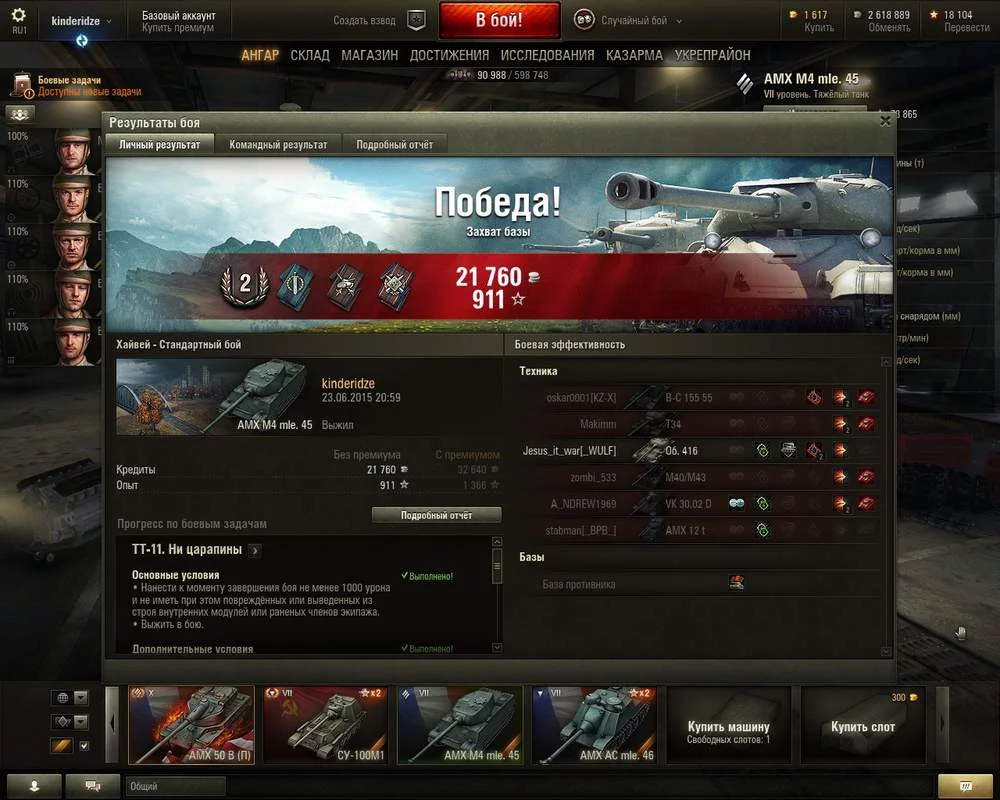Open the Случайный бой battle type dropdown
The width and height of the screenshot is (1000, 800).
(632, 20)
